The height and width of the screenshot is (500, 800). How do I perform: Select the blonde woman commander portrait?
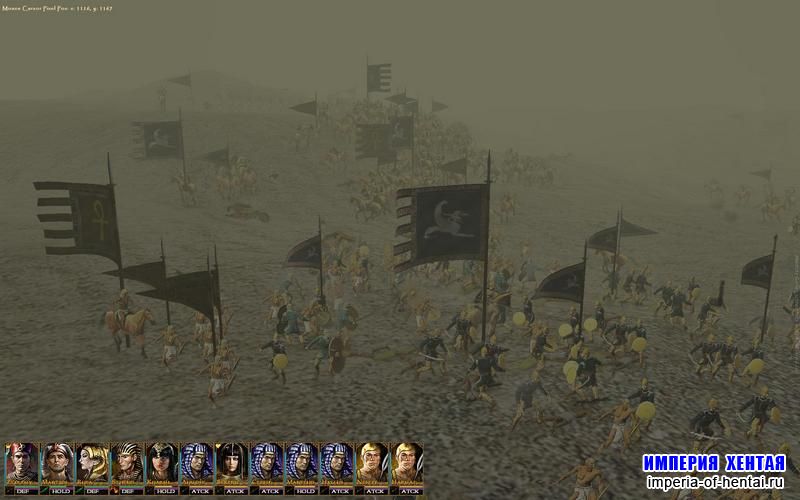pyautogui.click(x=92, y=463)
